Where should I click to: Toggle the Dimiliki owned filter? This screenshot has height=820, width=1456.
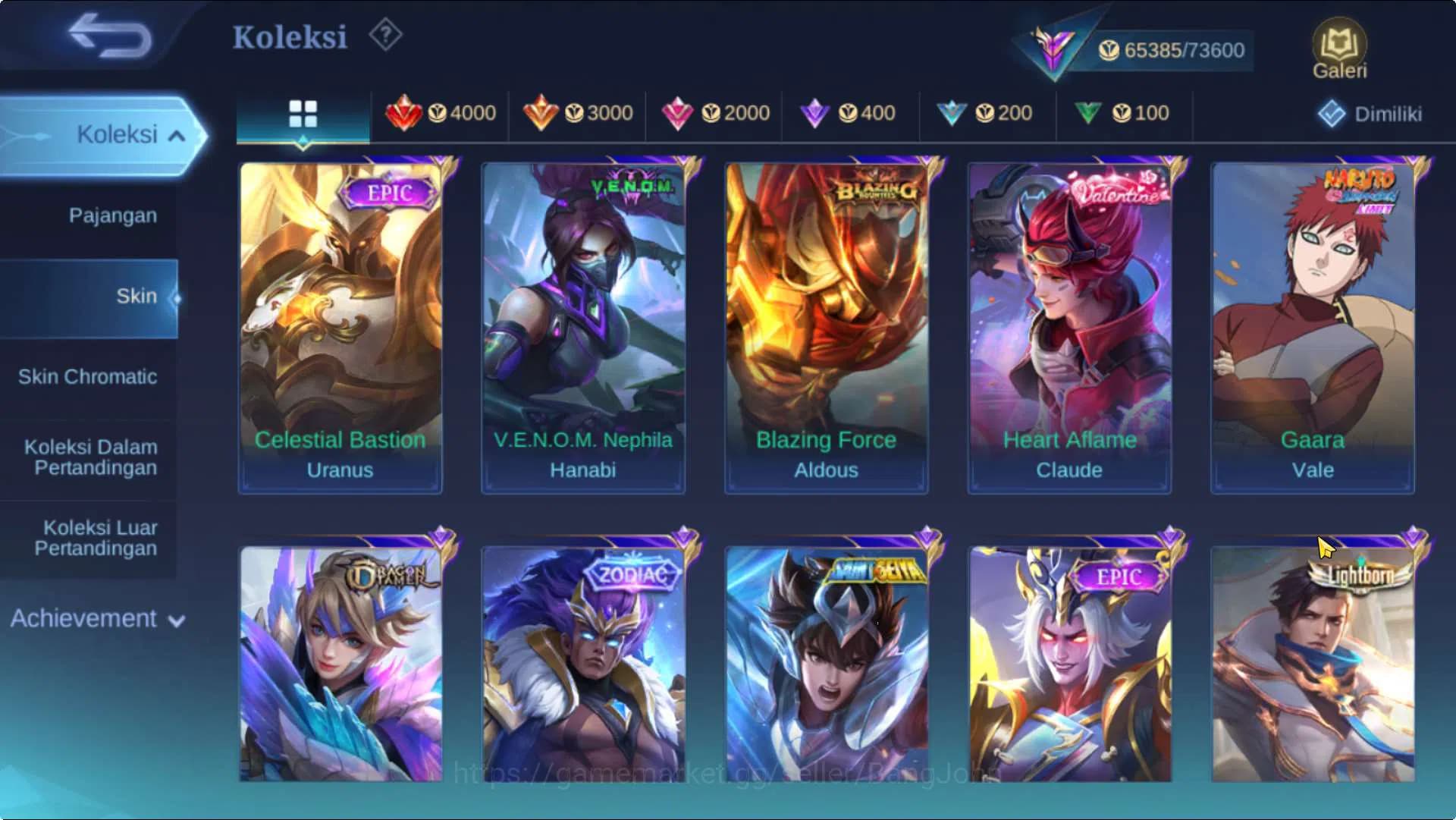[x=1370, y=112]
